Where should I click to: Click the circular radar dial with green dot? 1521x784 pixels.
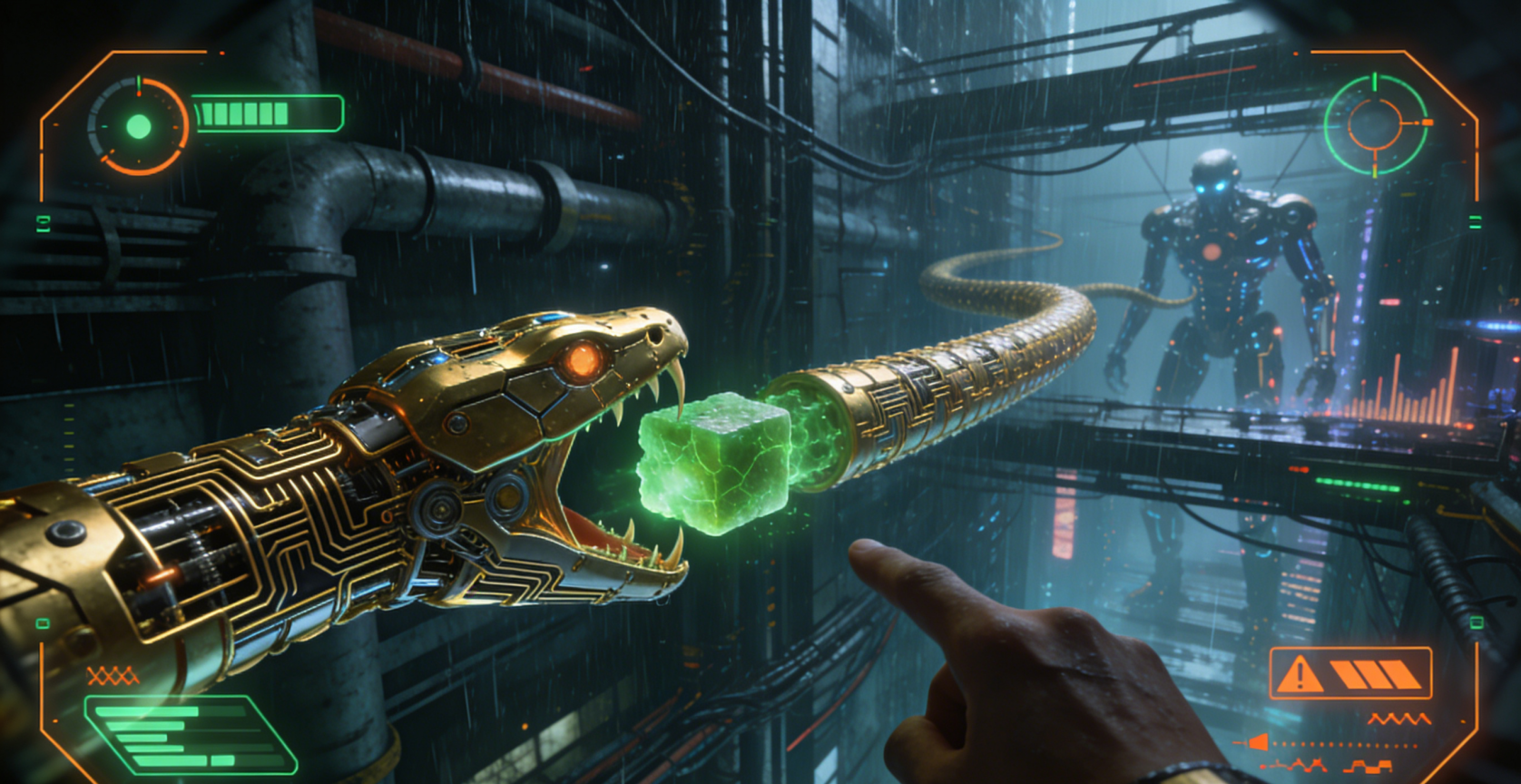138,125
